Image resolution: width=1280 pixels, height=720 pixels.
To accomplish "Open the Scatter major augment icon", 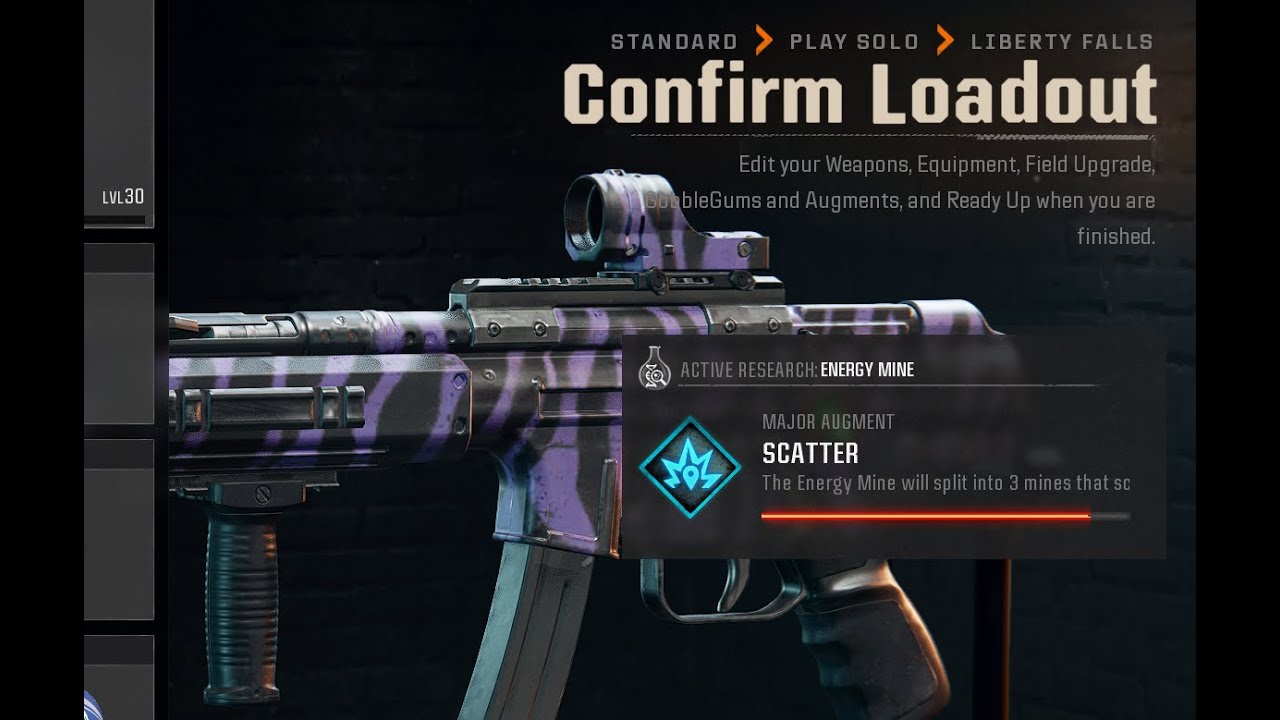I will (x=690, y=467).
